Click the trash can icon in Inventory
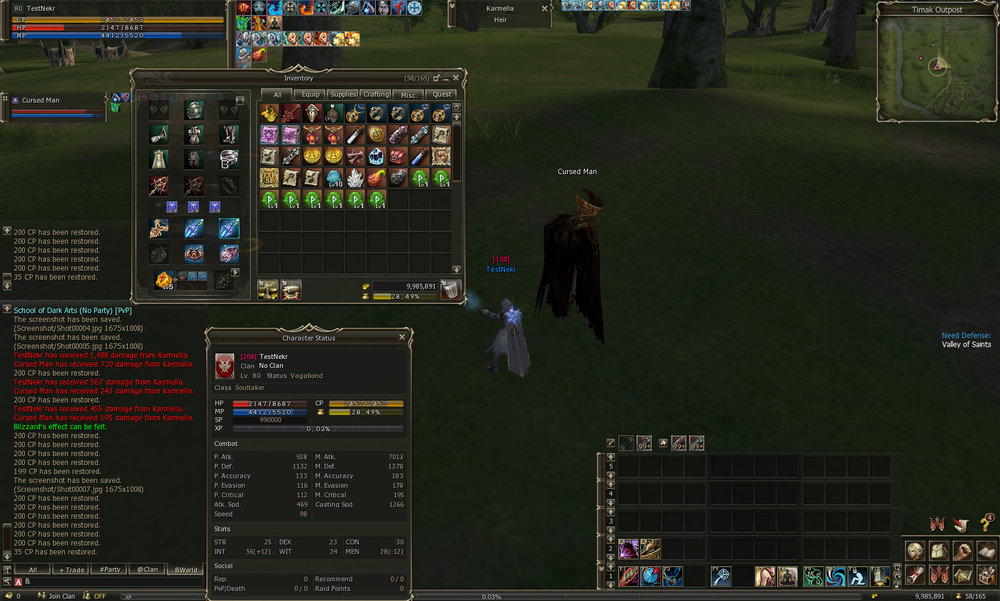Image resolution: width=1000 pixels, height=601 pixels. coord(452,290)
